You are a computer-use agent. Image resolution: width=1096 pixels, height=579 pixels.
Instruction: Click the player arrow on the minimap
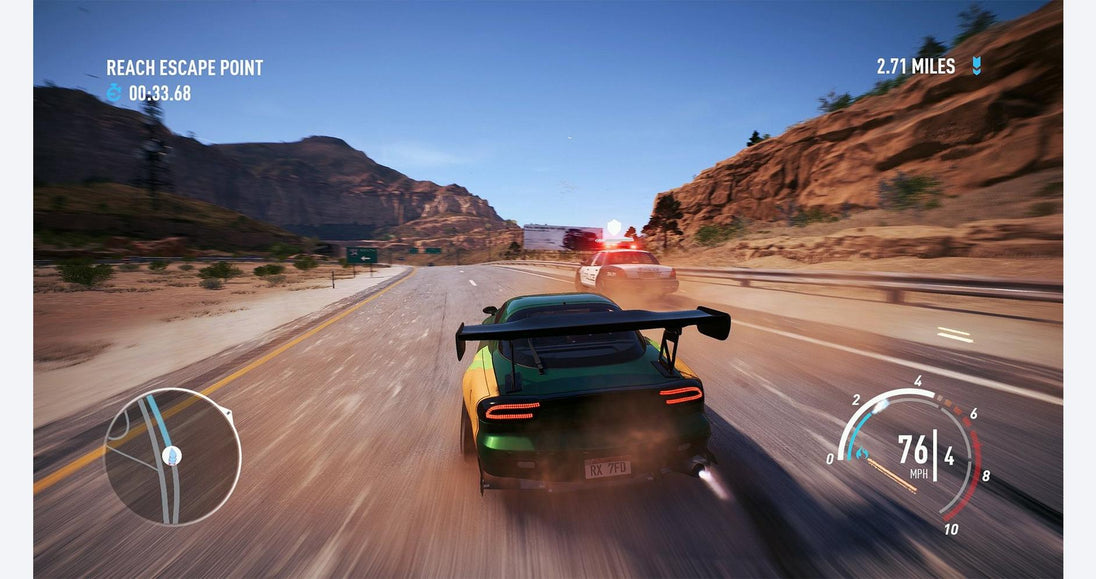(172, 456)
